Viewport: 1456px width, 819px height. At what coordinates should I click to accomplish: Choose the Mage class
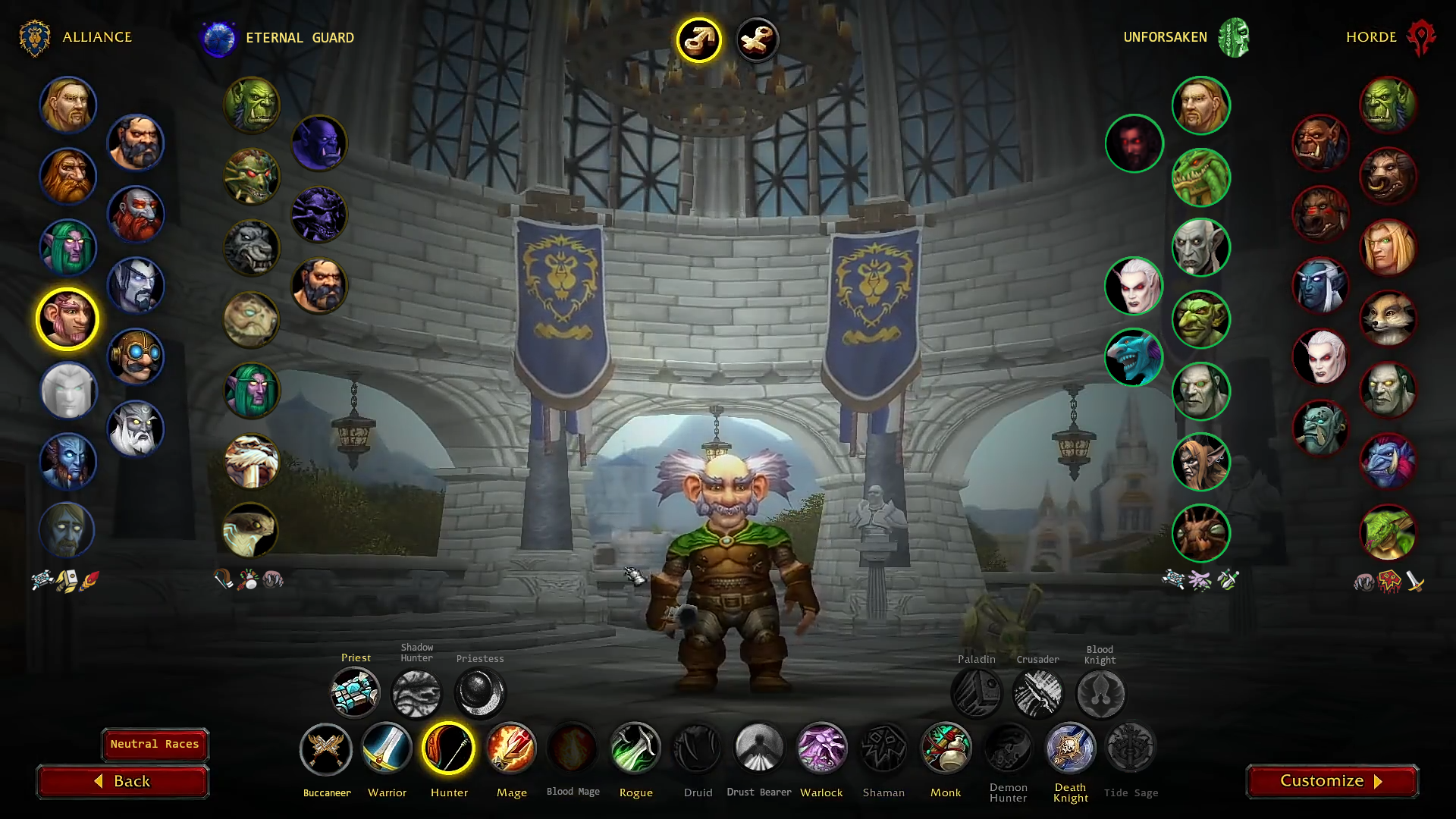click(511, 748)
